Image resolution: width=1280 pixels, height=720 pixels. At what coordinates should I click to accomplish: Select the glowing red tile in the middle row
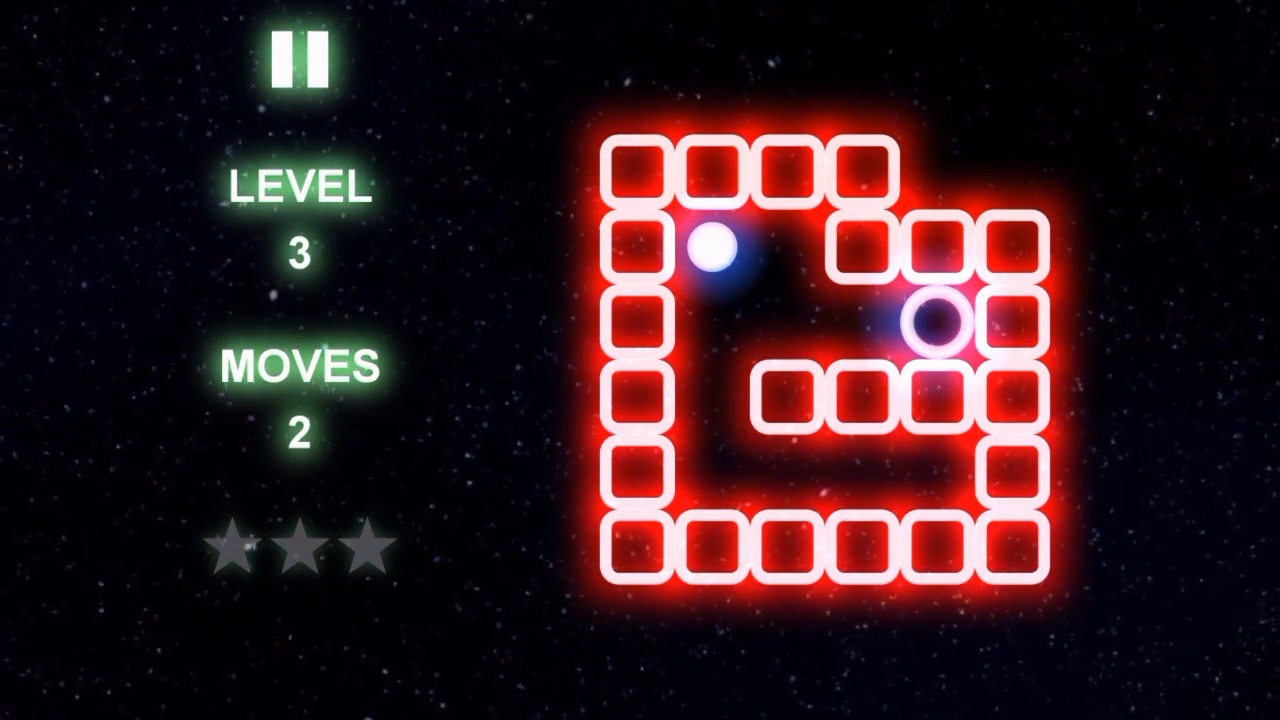coord(1013,320)
